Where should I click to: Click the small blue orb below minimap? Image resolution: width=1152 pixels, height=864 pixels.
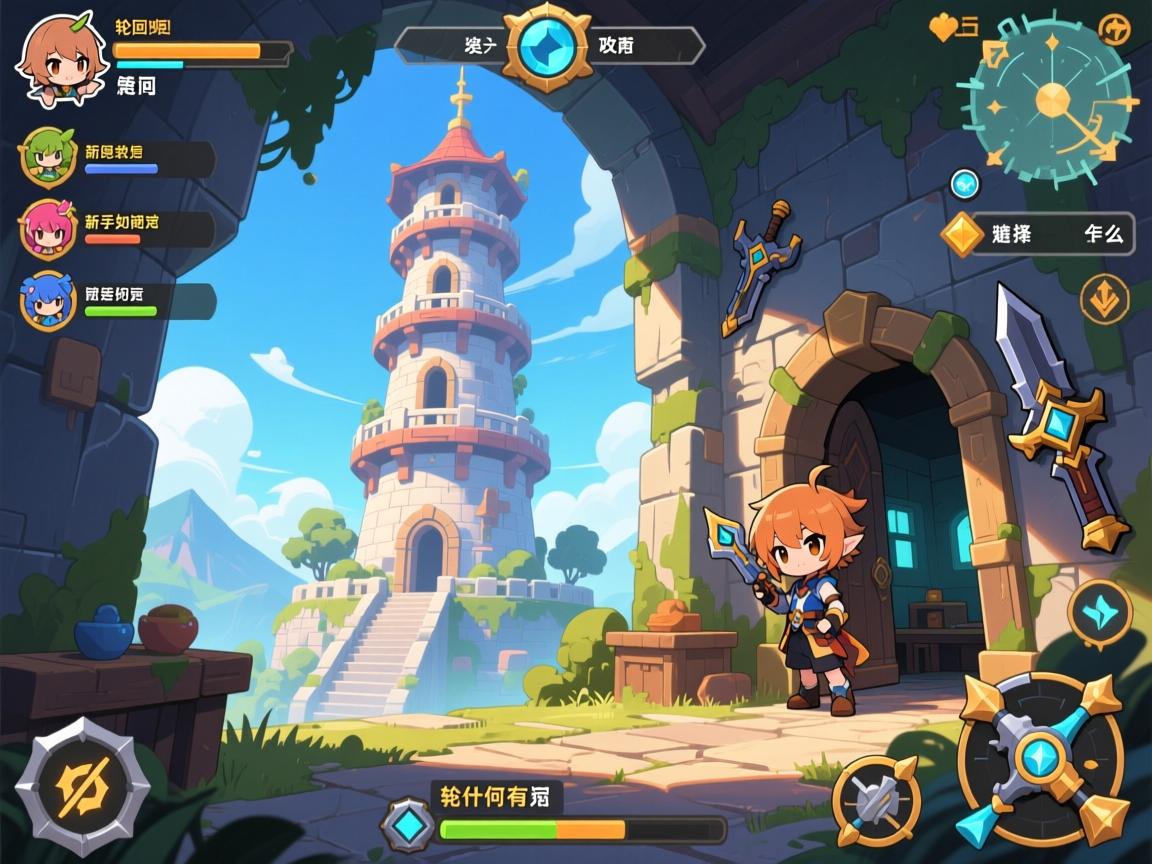964,183
